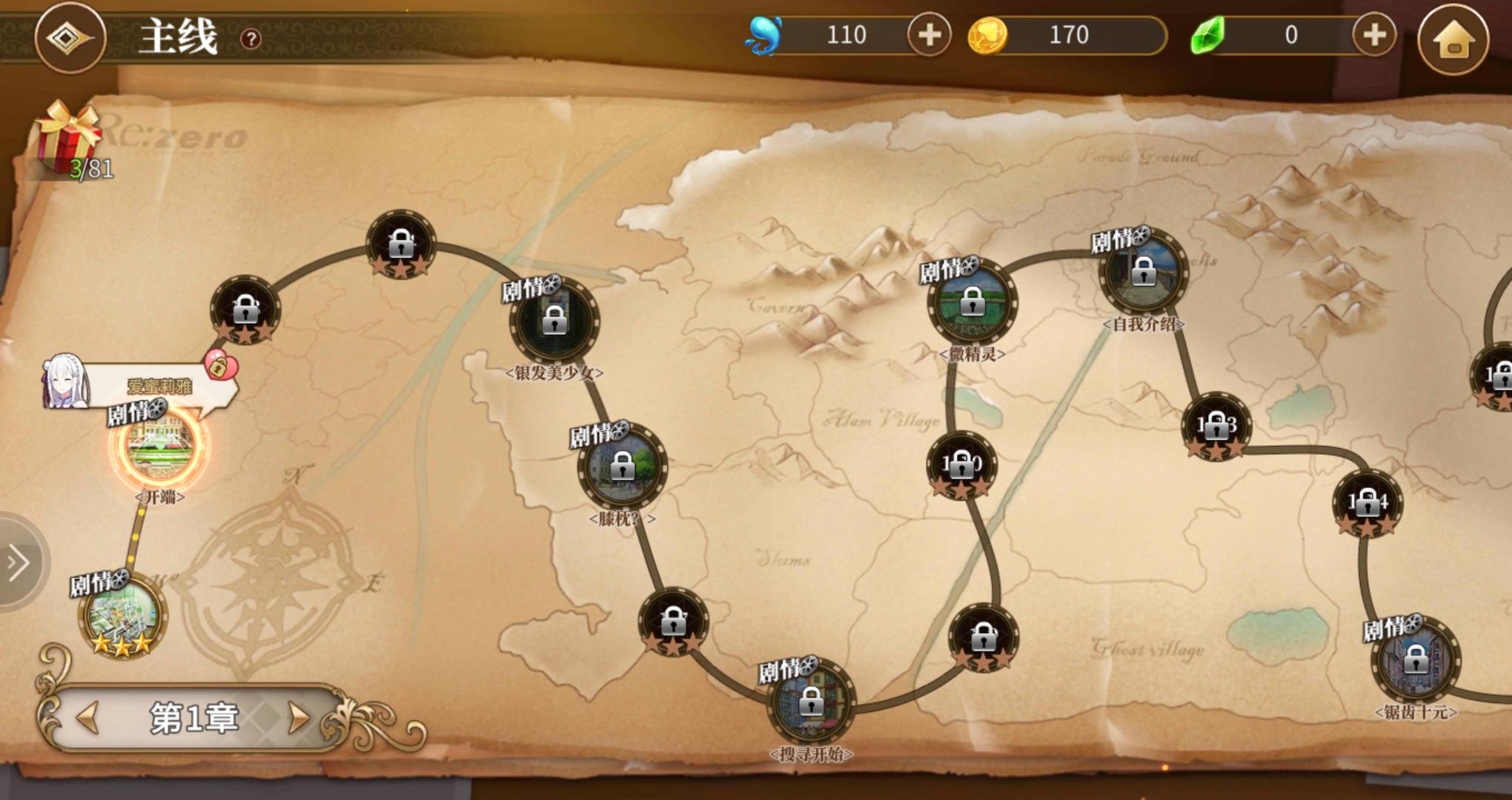The width and height of the screenshot is (1512, 800).
Task: Select the locked 搜寻开始 story stage
Action: [811, 701]
